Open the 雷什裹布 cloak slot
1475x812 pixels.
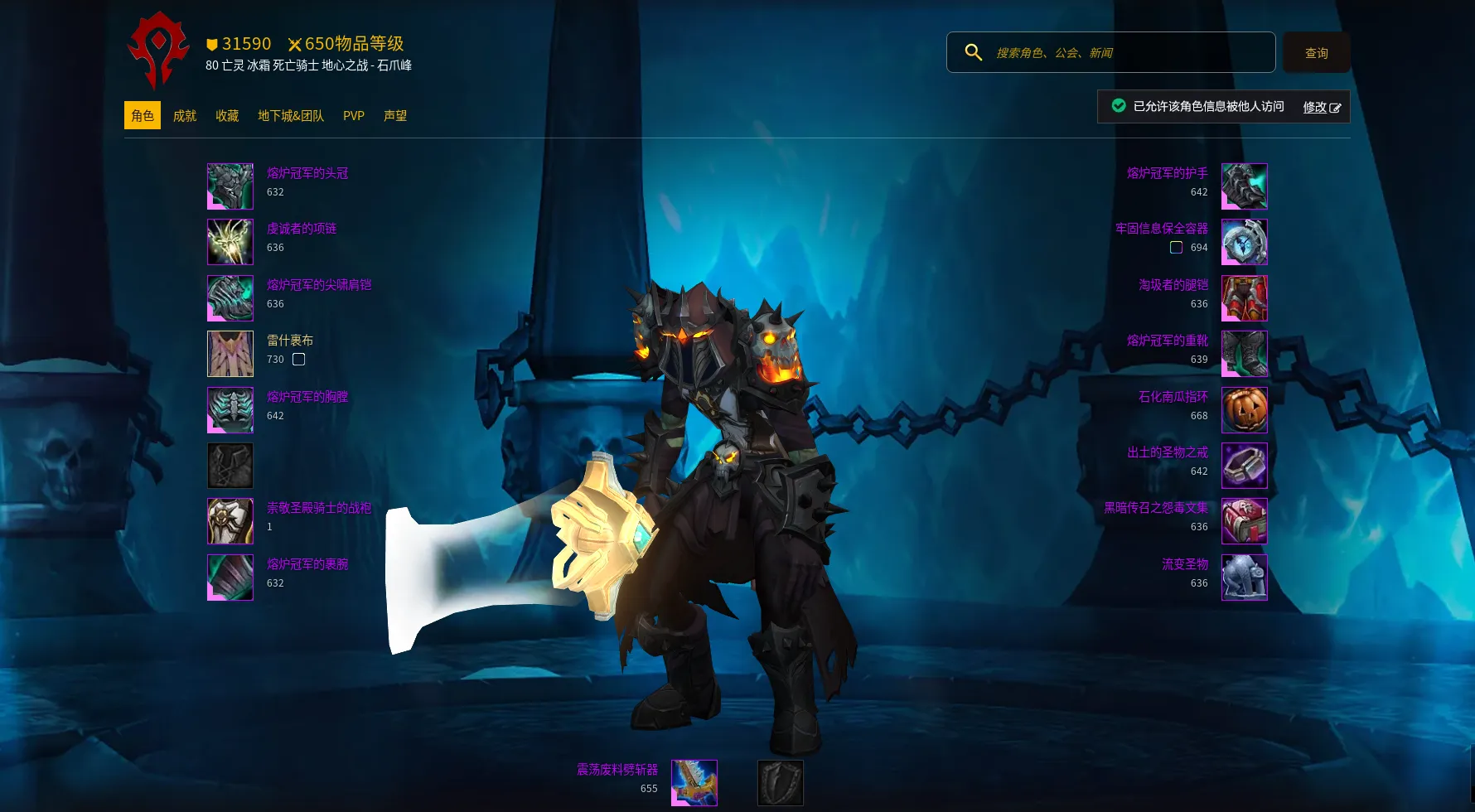click(230, 354)
